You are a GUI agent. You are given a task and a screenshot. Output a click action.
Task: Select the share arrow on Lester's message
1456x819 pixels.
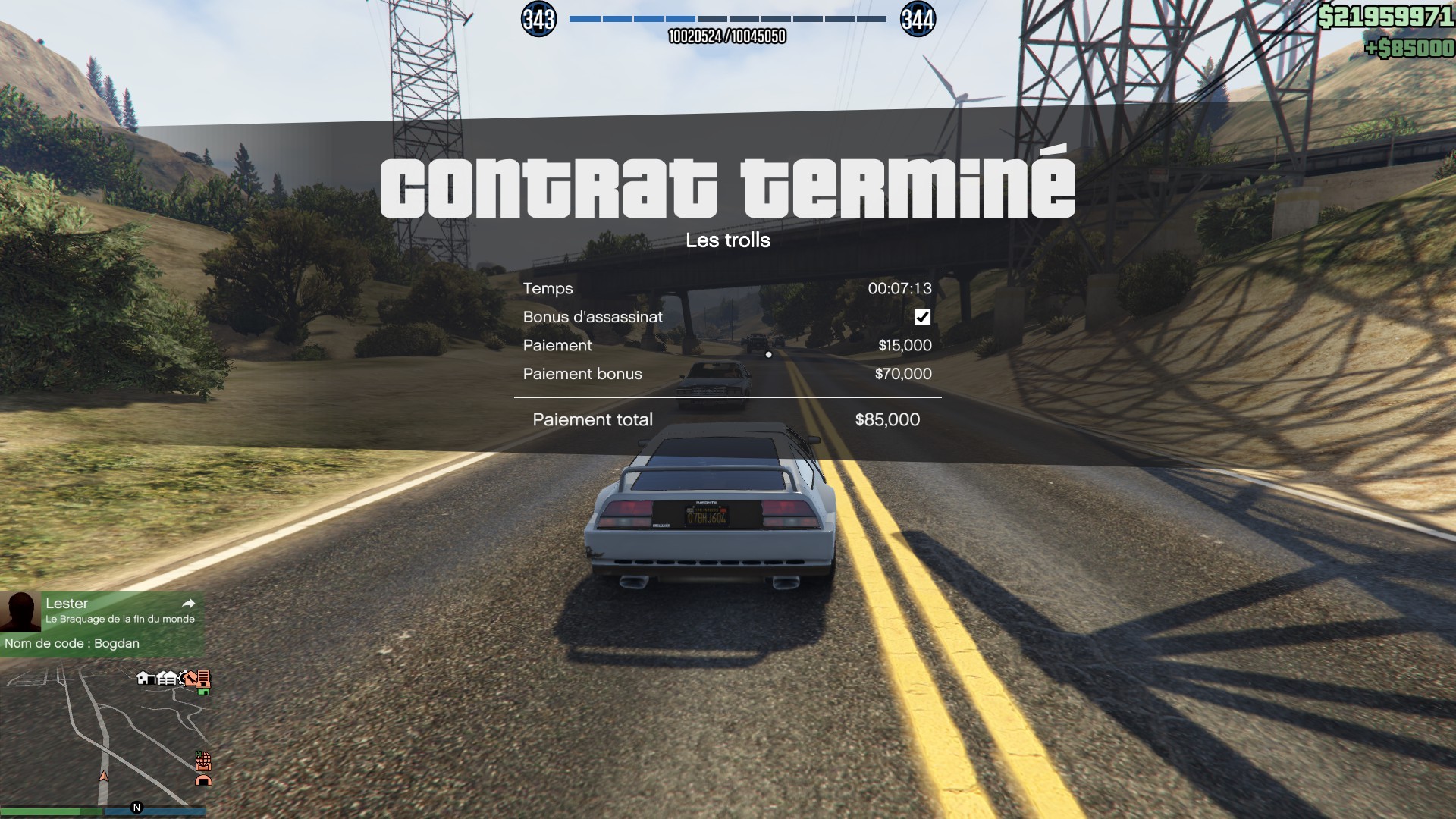tap(189, 604)
